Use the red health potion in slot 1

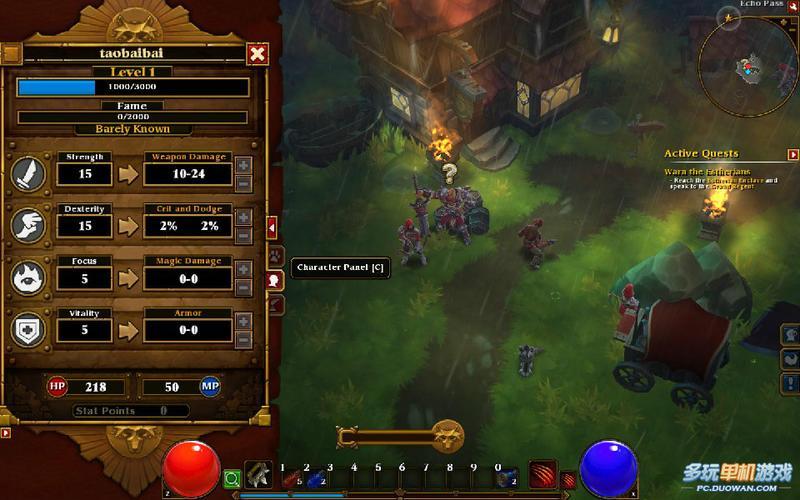pyautogui.click(x=292, y=480)
